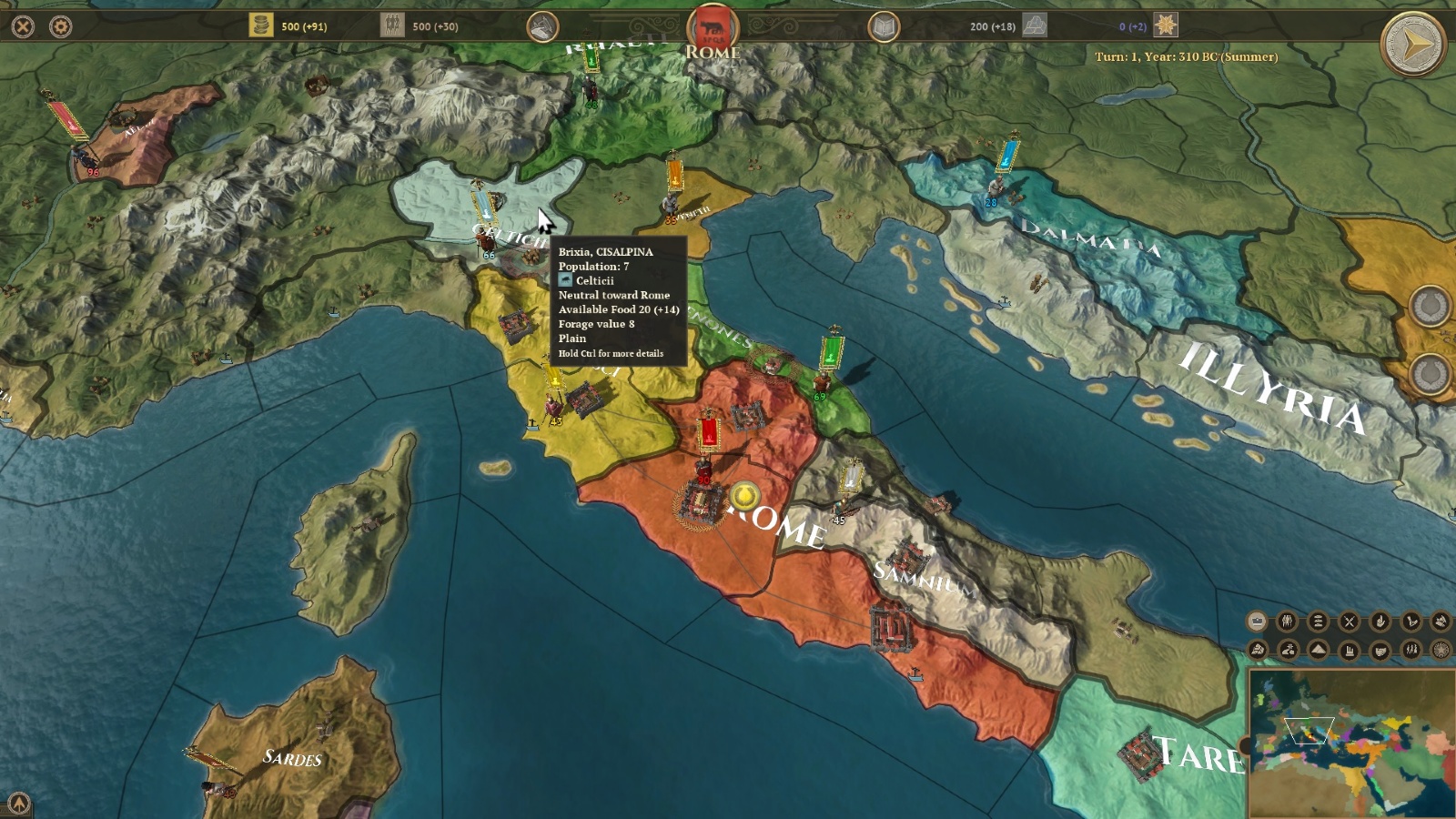Select the crossed swords map filter
This screenshot has width=1456, height=819.
[1349, 622]
